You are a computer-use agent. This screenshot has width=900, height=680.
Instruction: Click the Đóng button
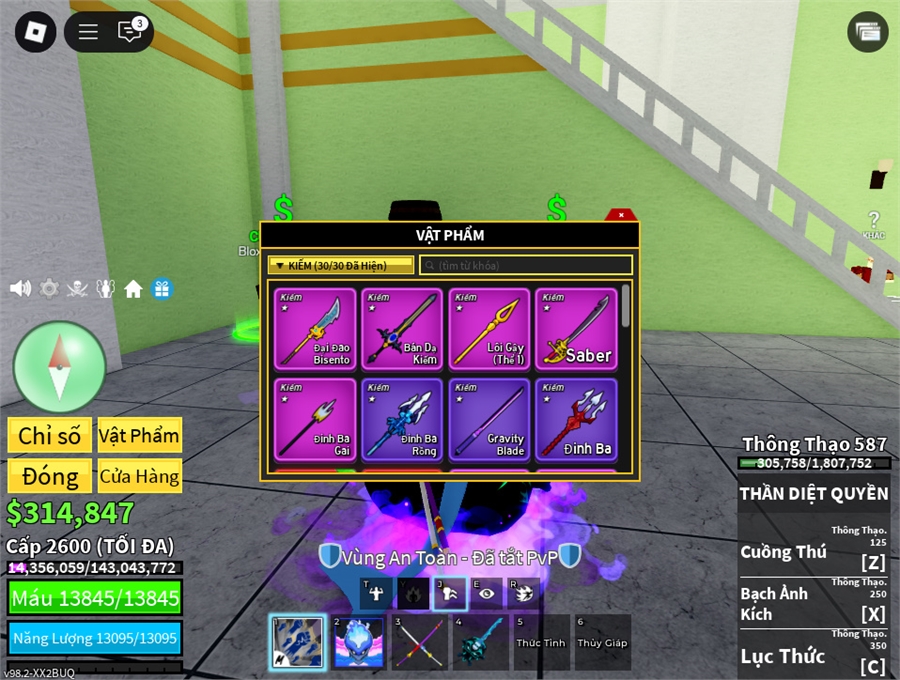click(50, 476)
